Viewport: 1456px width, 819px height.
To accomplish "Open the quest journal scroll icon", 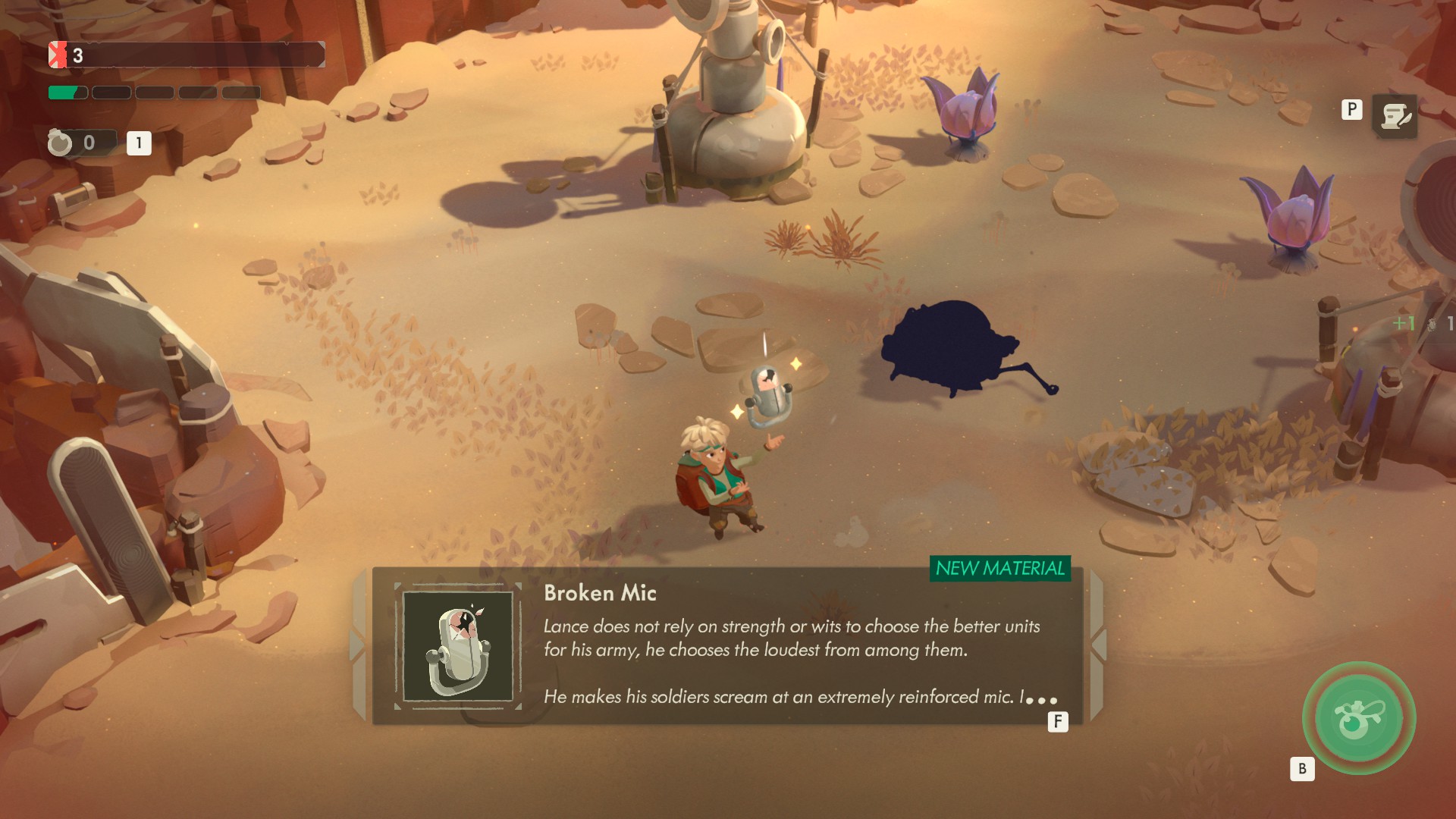I will tap(1394, 117).
